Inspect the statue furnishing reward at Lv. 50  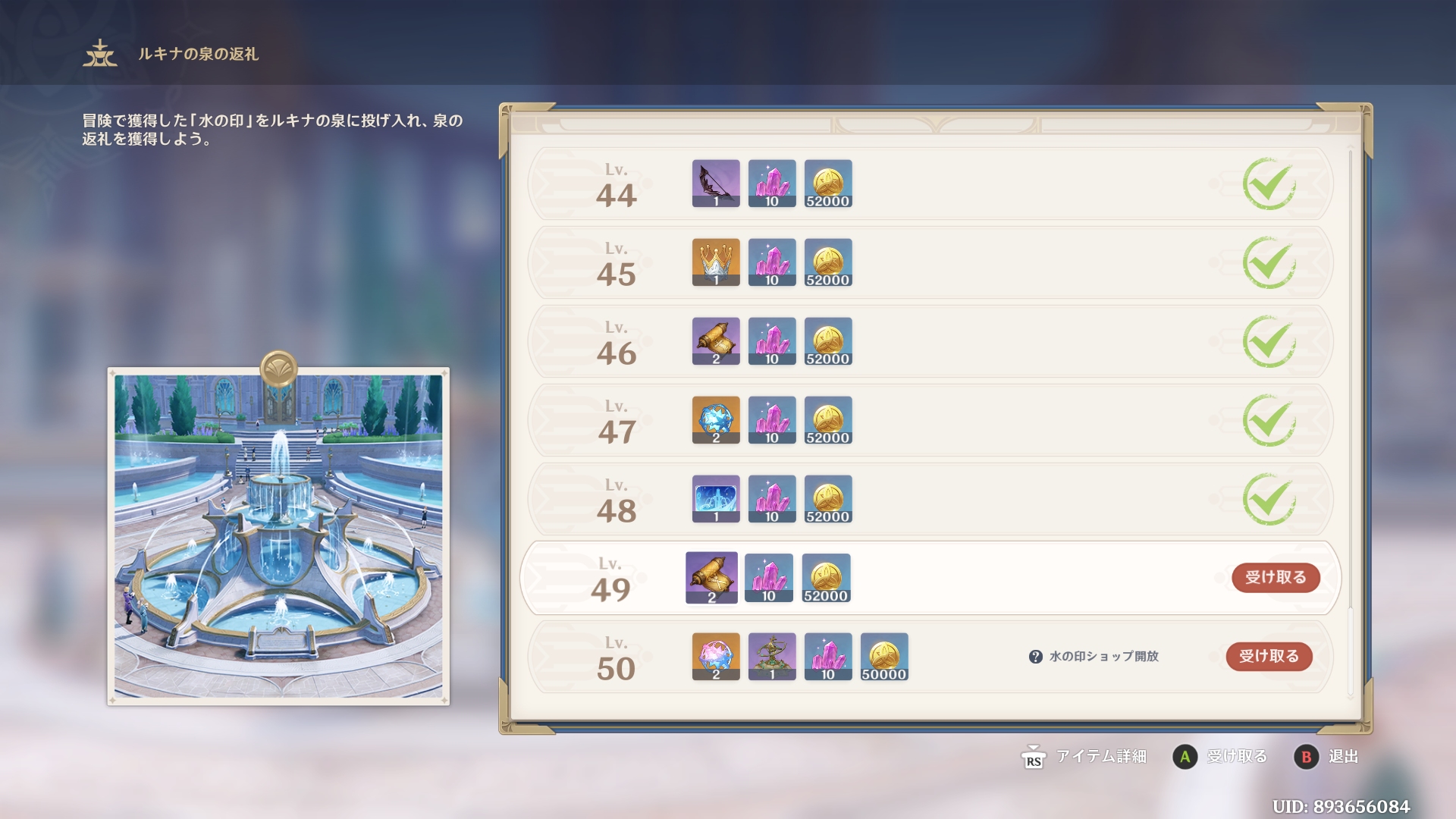click(772, 657)
